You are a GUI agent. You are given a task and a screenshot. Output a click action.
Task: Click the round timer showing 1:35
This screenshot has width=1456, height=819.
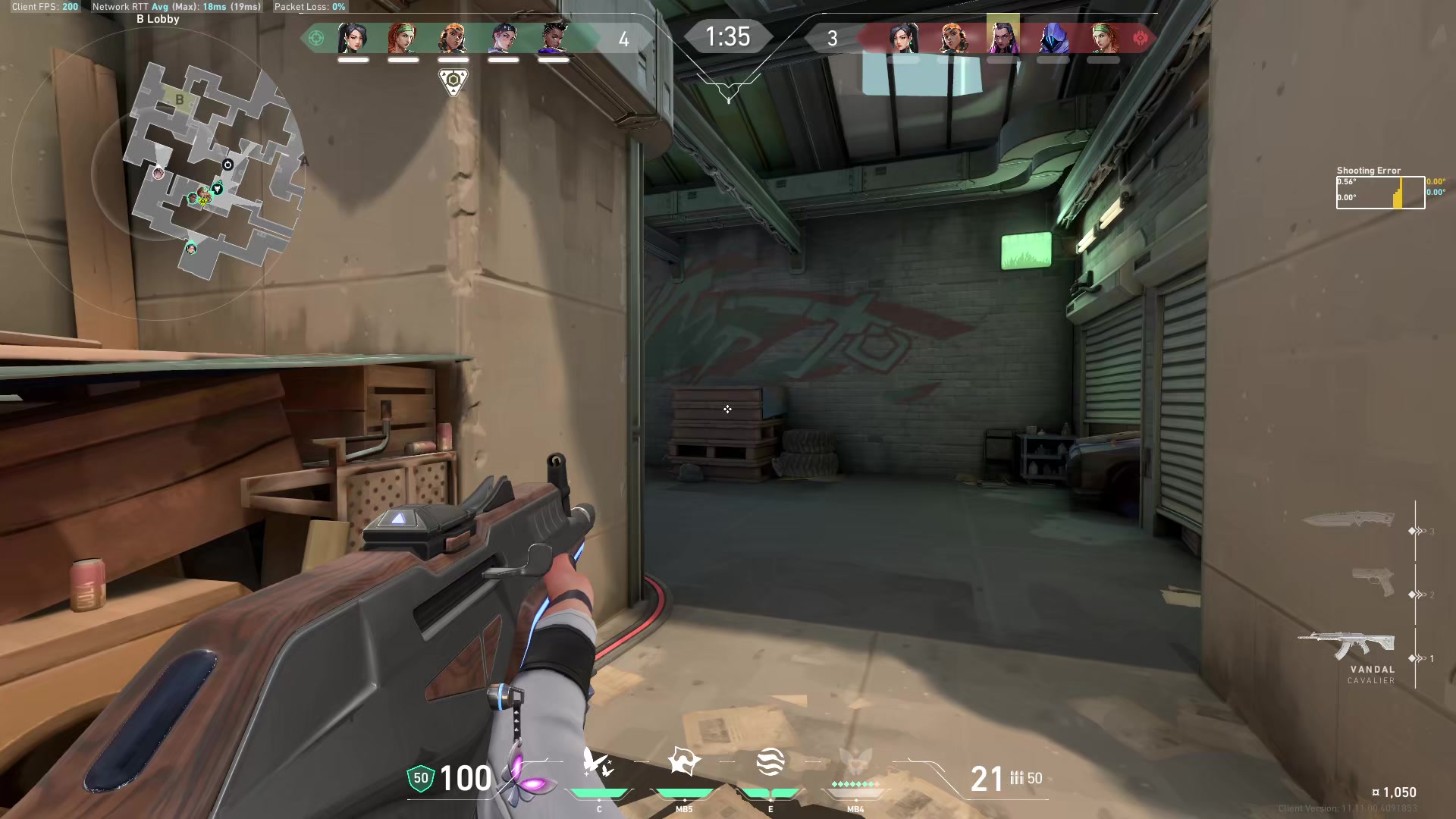[728, 35]
